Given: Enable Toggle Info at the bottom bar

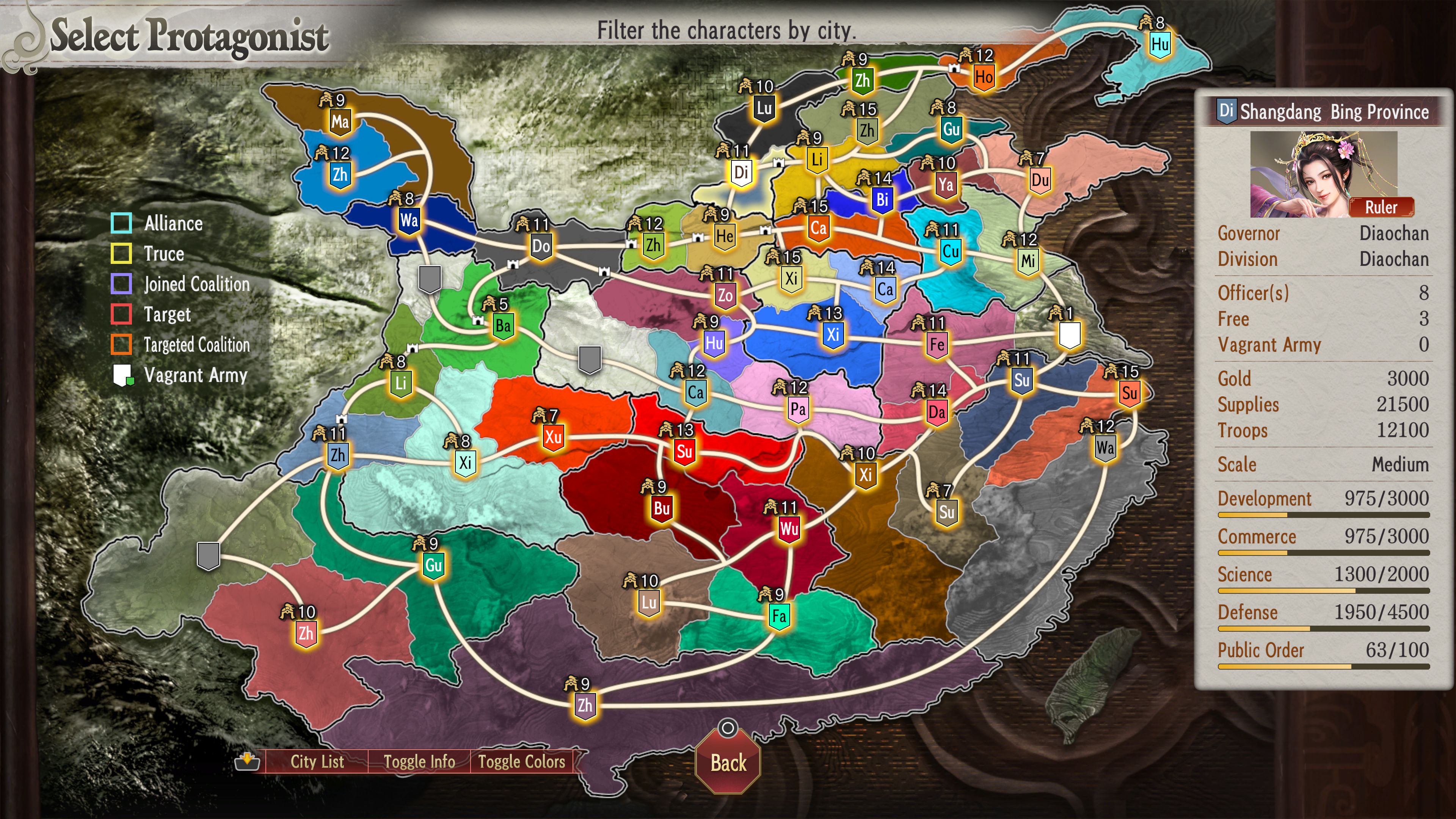Looking at the screenshot, I should [419, 761].
